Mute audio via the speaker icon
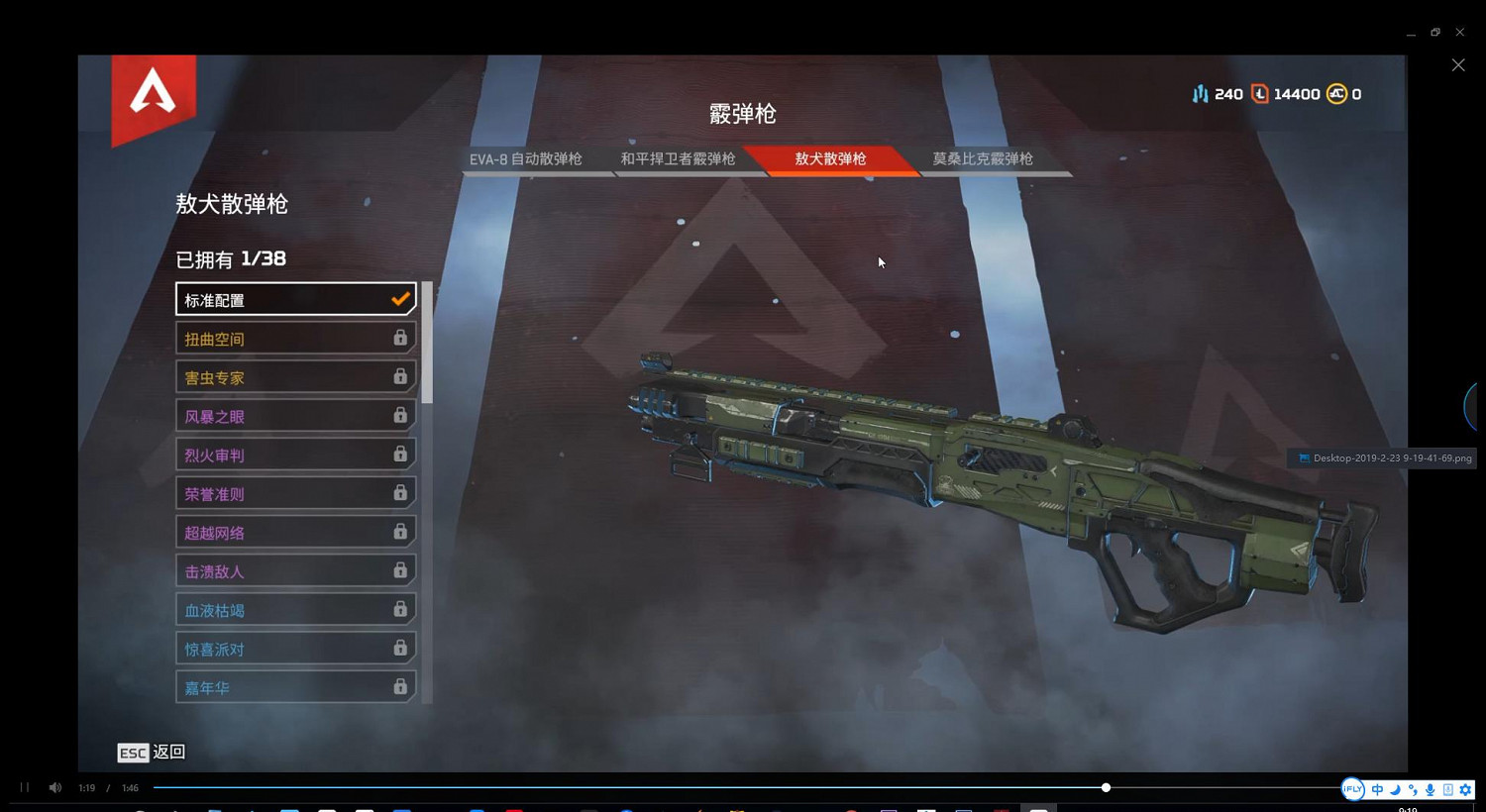The width and height of the screenshot is (1486, 812). point(54,787)
